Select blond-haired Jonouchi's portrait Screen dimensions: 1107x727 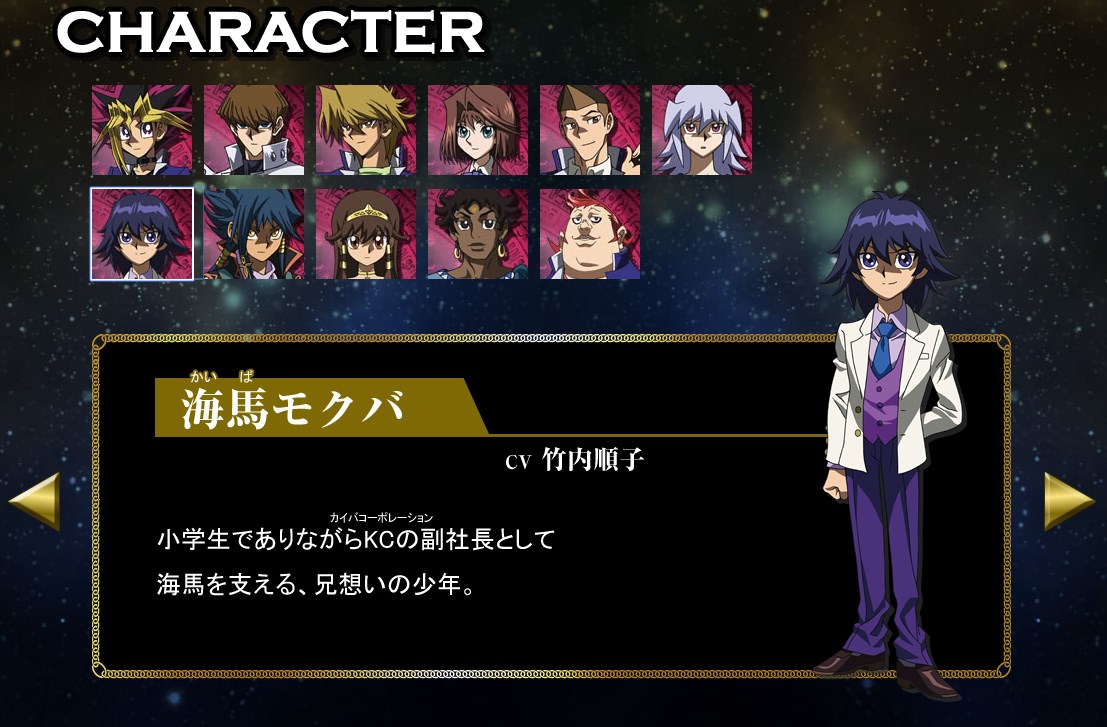pyautogui.click(x=366, y=130)
